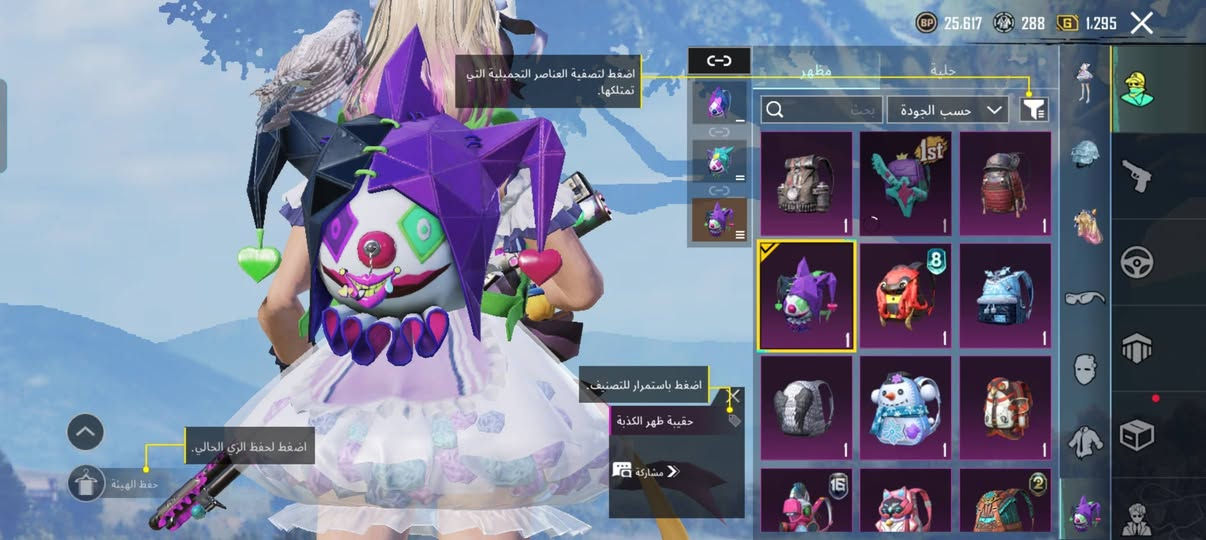Close the inventory with the X button
Screen dimensions: 1206x540
[1141, 24]
